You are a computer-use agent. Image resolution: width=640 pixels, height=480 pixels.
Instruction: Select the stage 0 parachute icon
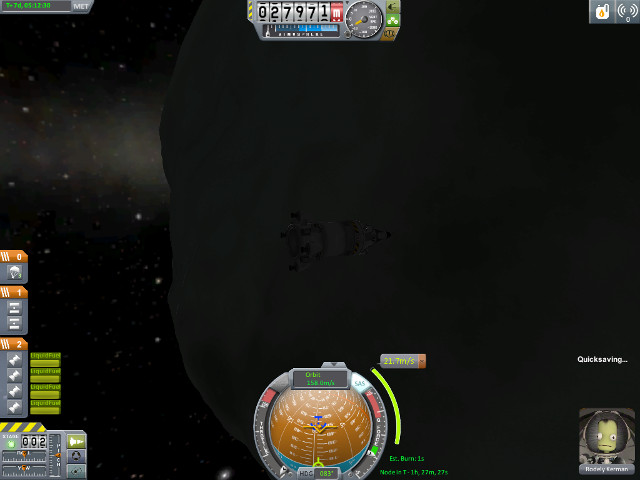coord(16,272)
